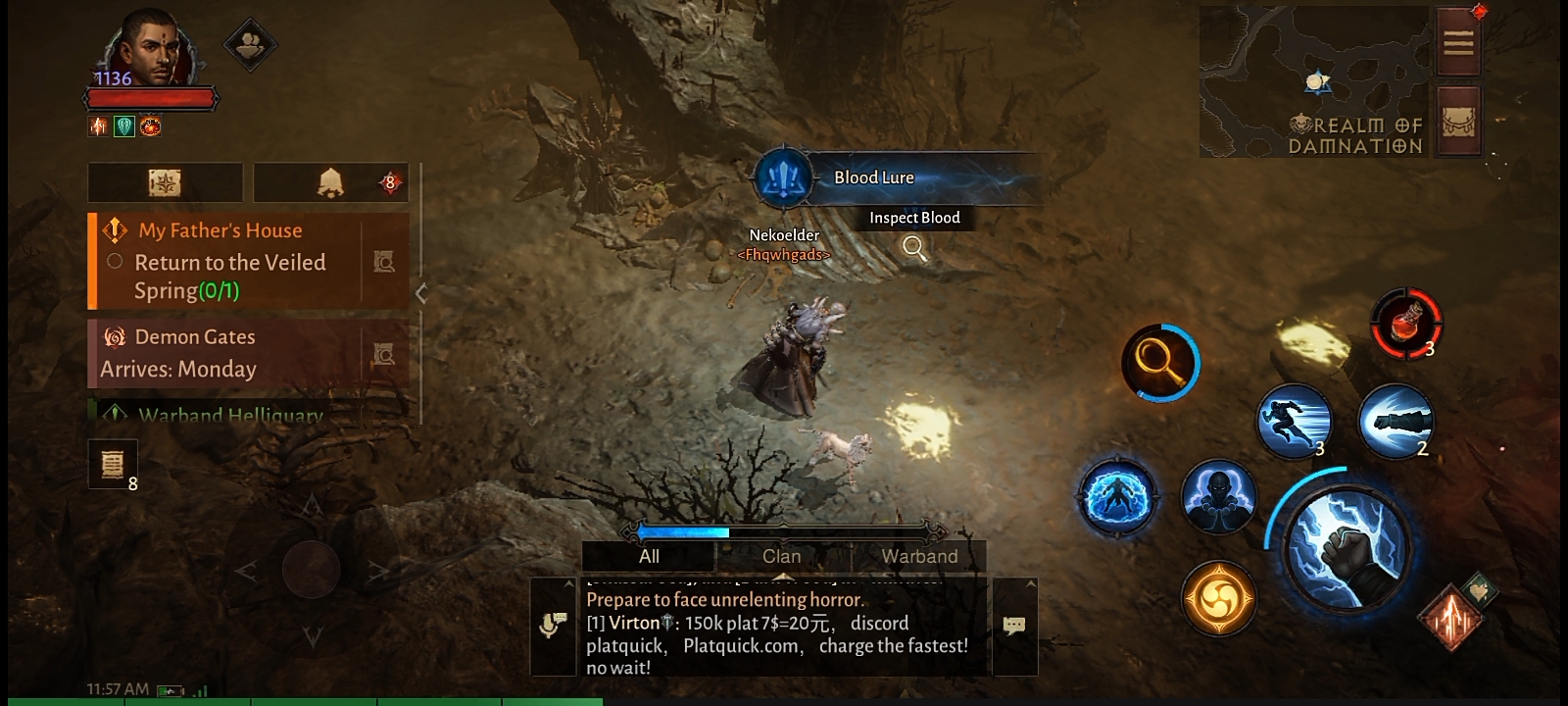Use the dash sprint skill

[x=1294, y=421]
